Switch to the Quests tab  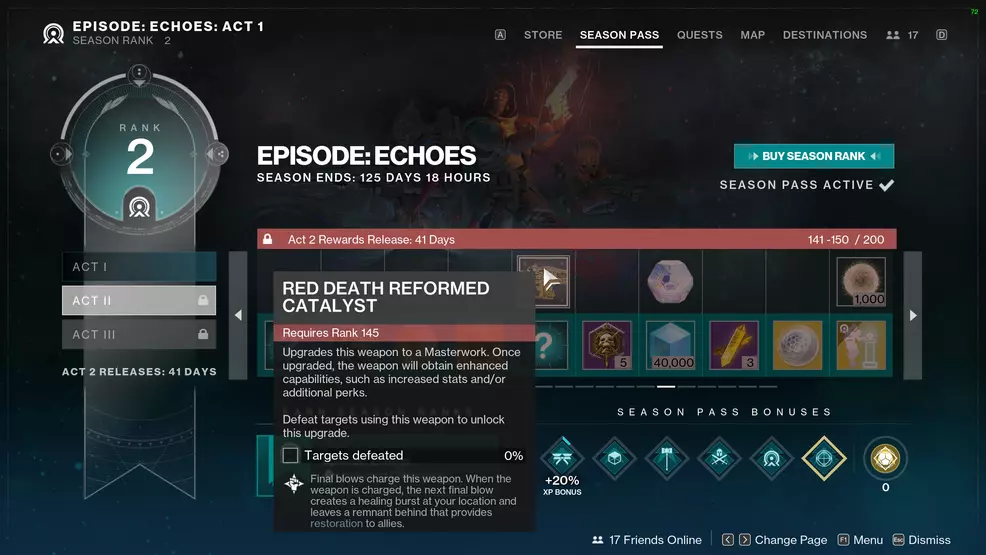[x=699, y=35]
